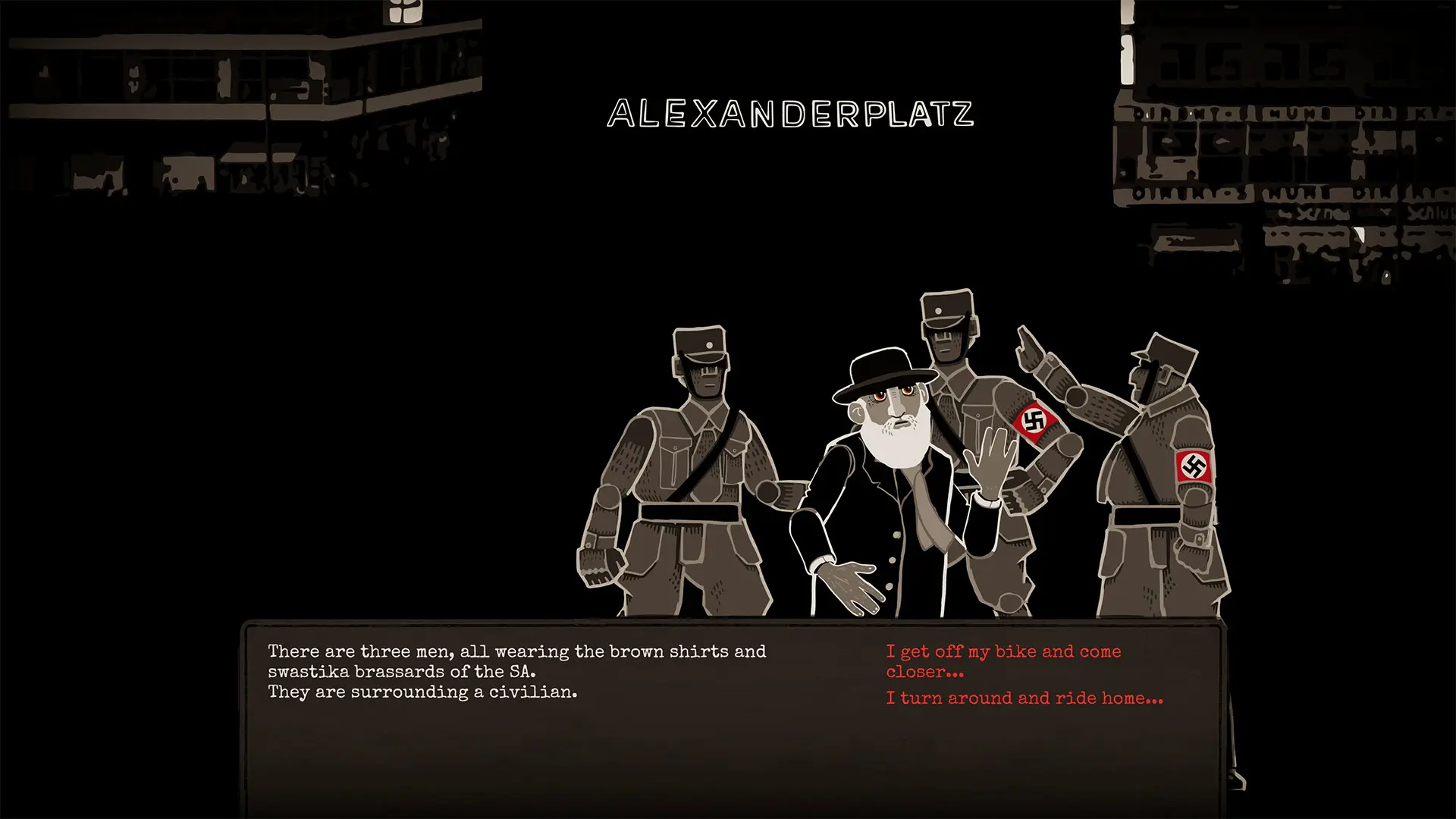Select "I turn around and ride home..." option

pos(1024,698)
